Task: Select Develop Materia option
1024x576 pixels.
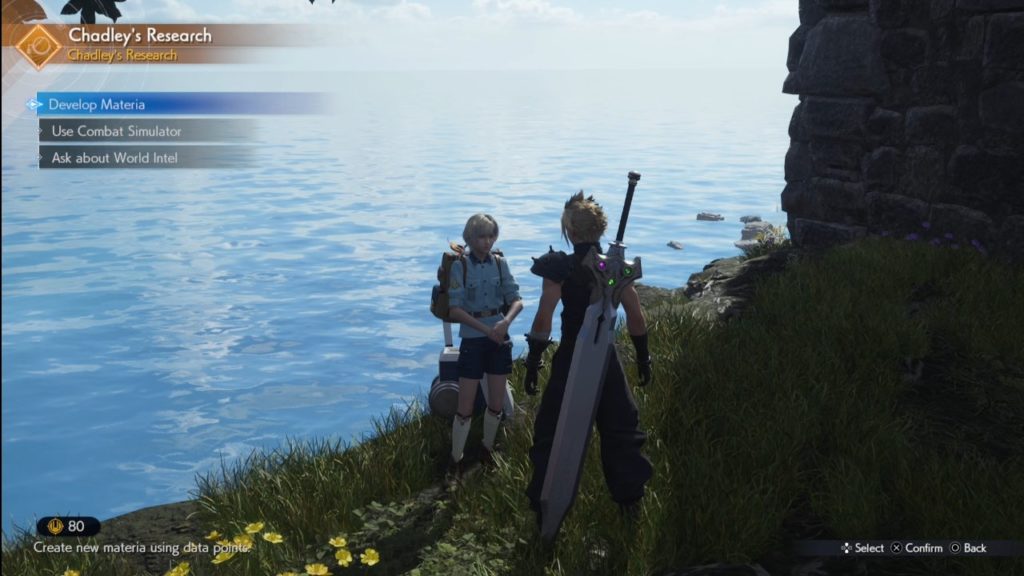Action: [97, 105]
